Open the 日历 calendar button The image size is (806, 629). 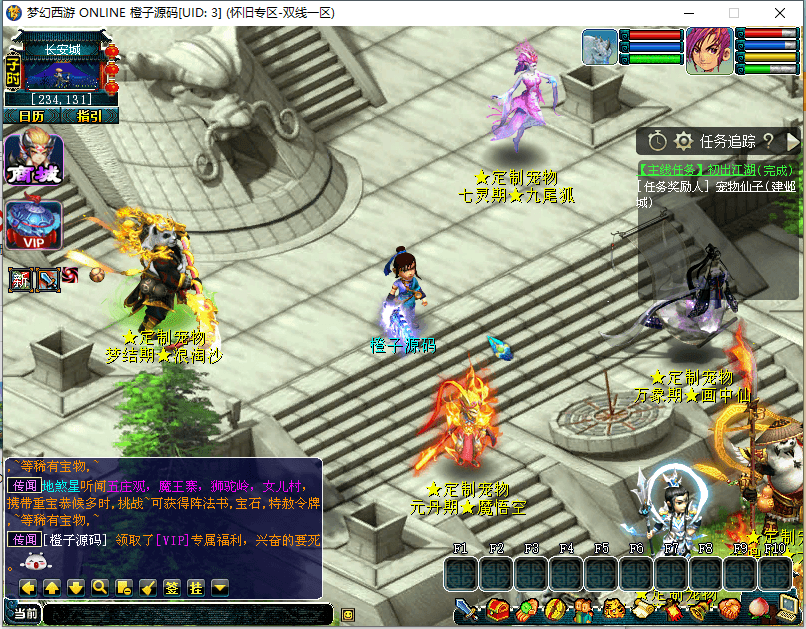click(x=31, y=116)
